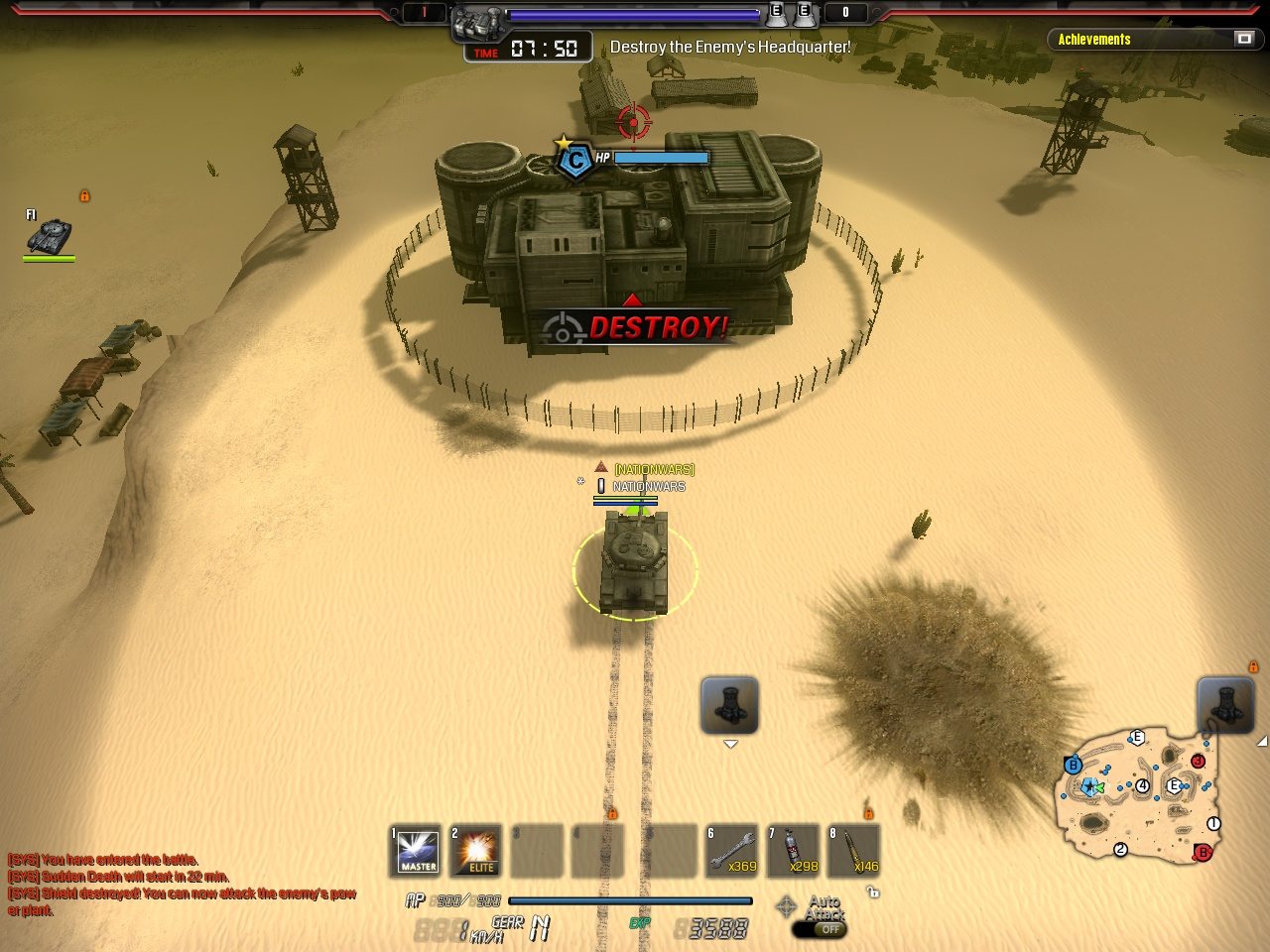The height and width of the screenshot is (952, 1270).
Task: Click the red B base marker on minimap
Action: point(1203,852)
